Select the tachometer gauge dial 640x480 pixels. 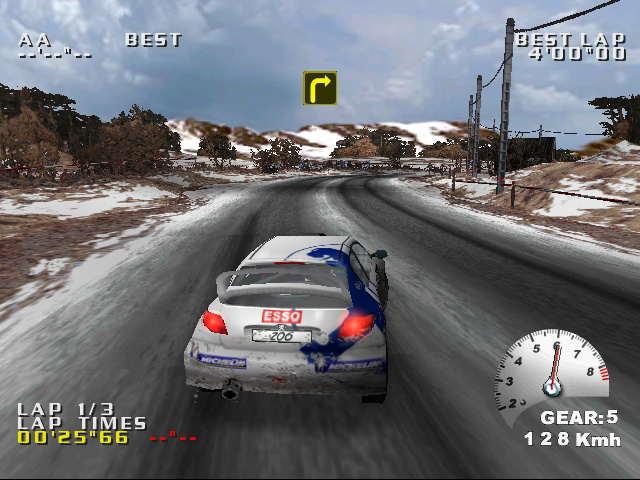551,368
